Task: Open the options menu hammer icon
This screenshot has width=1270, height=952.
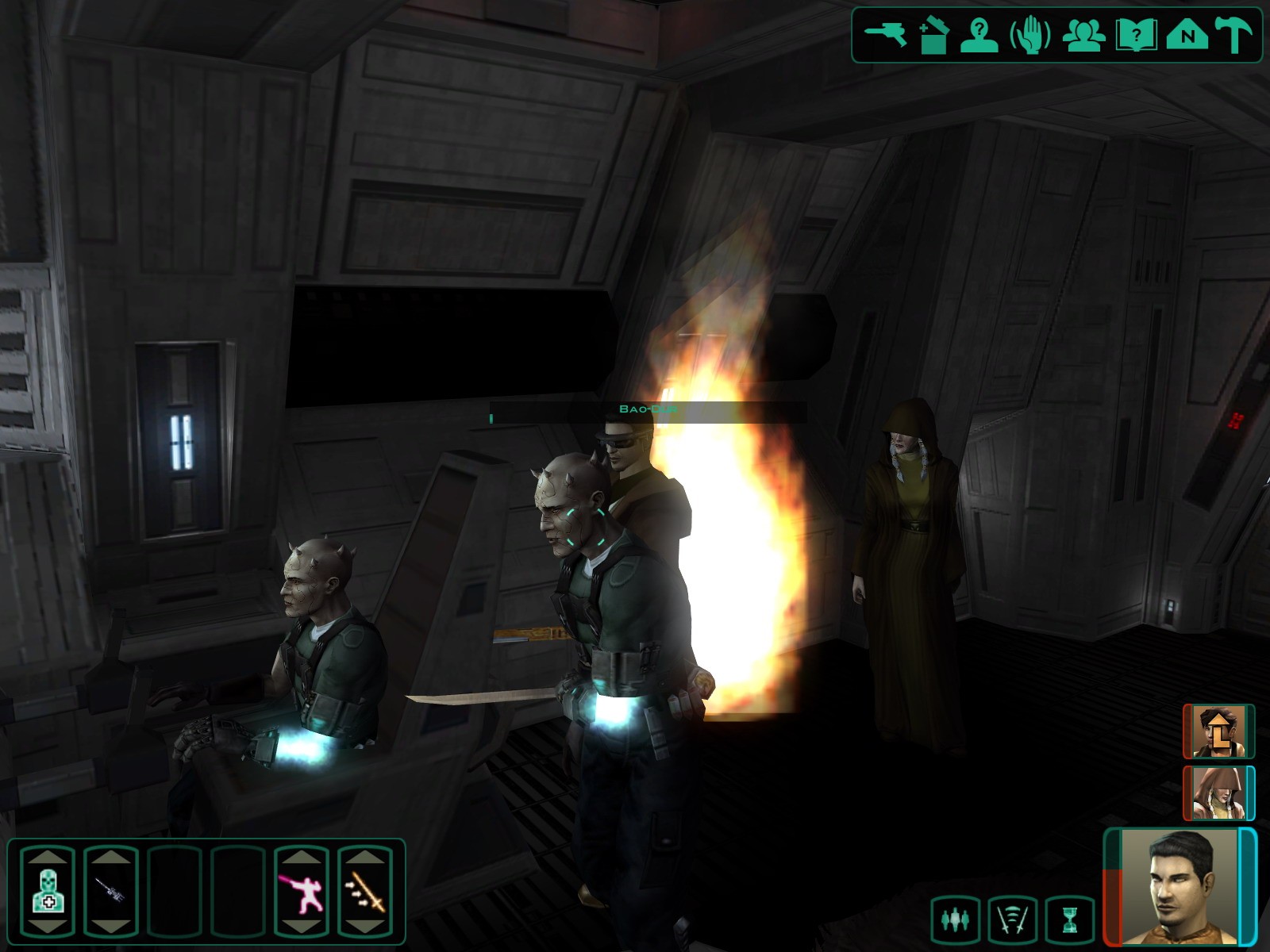Action: click(1233, 36)
